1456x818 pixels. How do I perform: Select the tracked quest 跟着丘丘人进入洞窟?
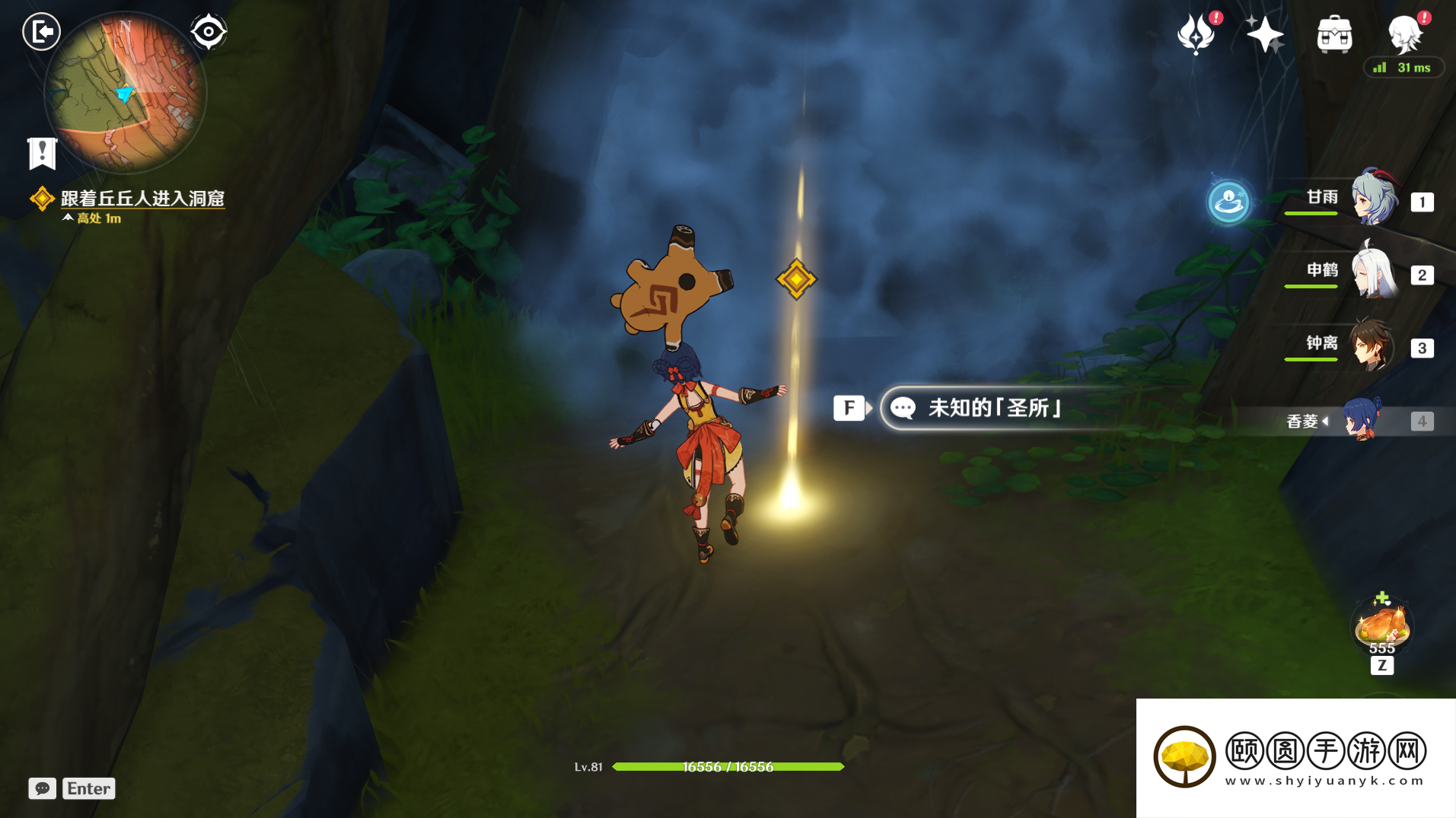coord(142,199)
